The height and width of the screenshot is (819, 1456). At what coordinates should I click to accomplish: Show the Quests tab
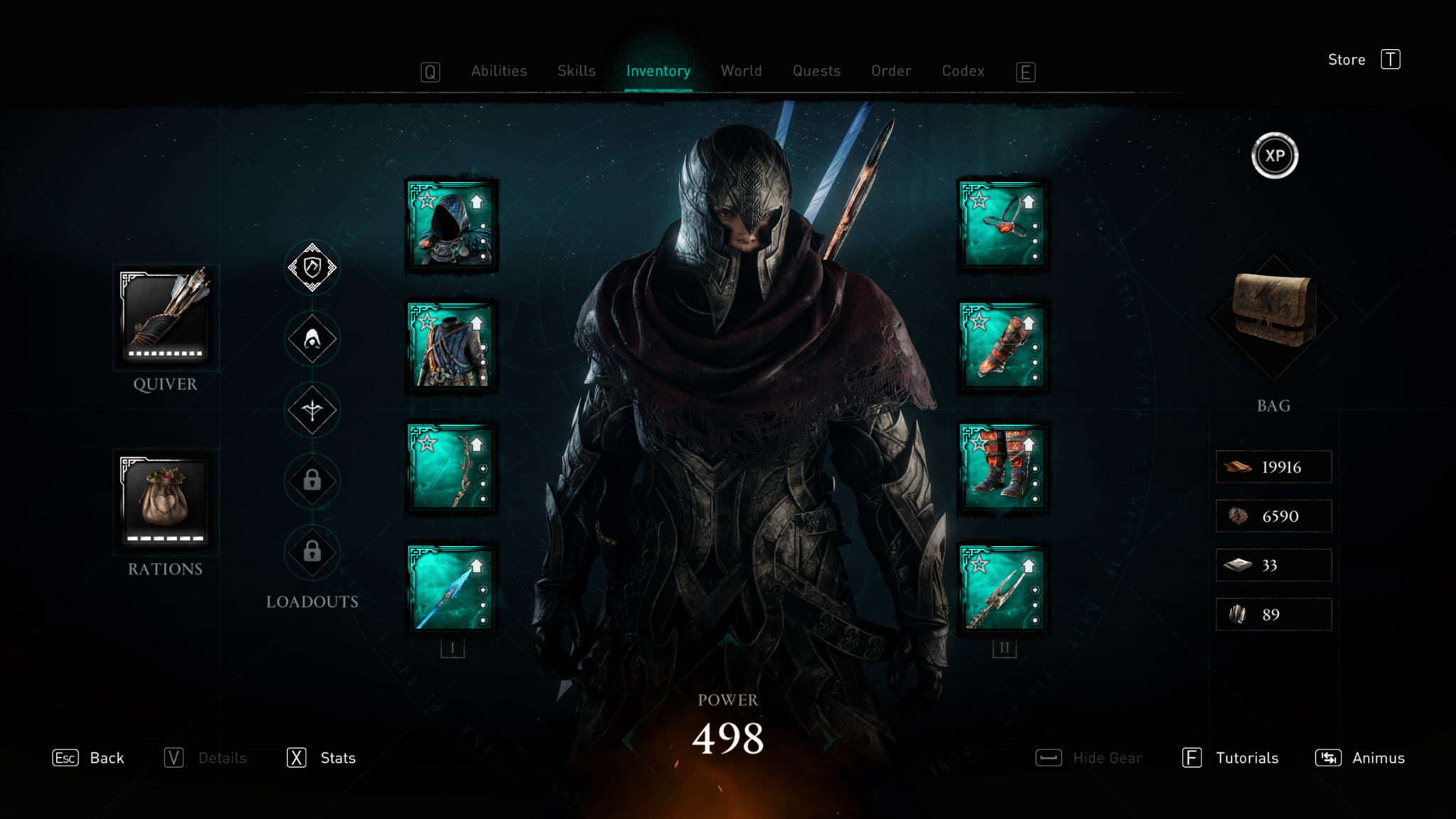point(816,71)
